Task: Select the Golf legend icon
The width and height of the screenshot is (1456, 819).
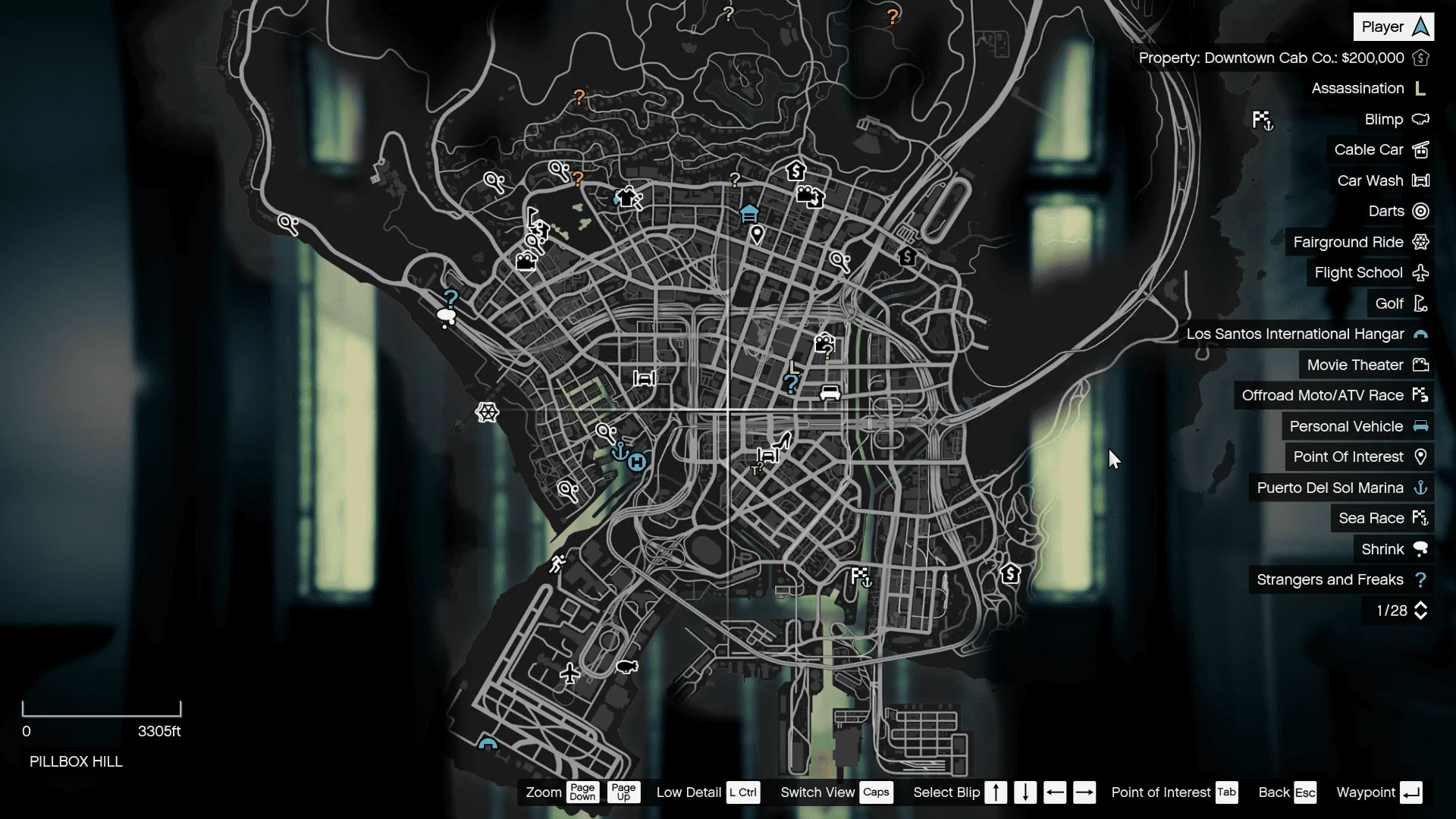Action: tap(1420, 303)
